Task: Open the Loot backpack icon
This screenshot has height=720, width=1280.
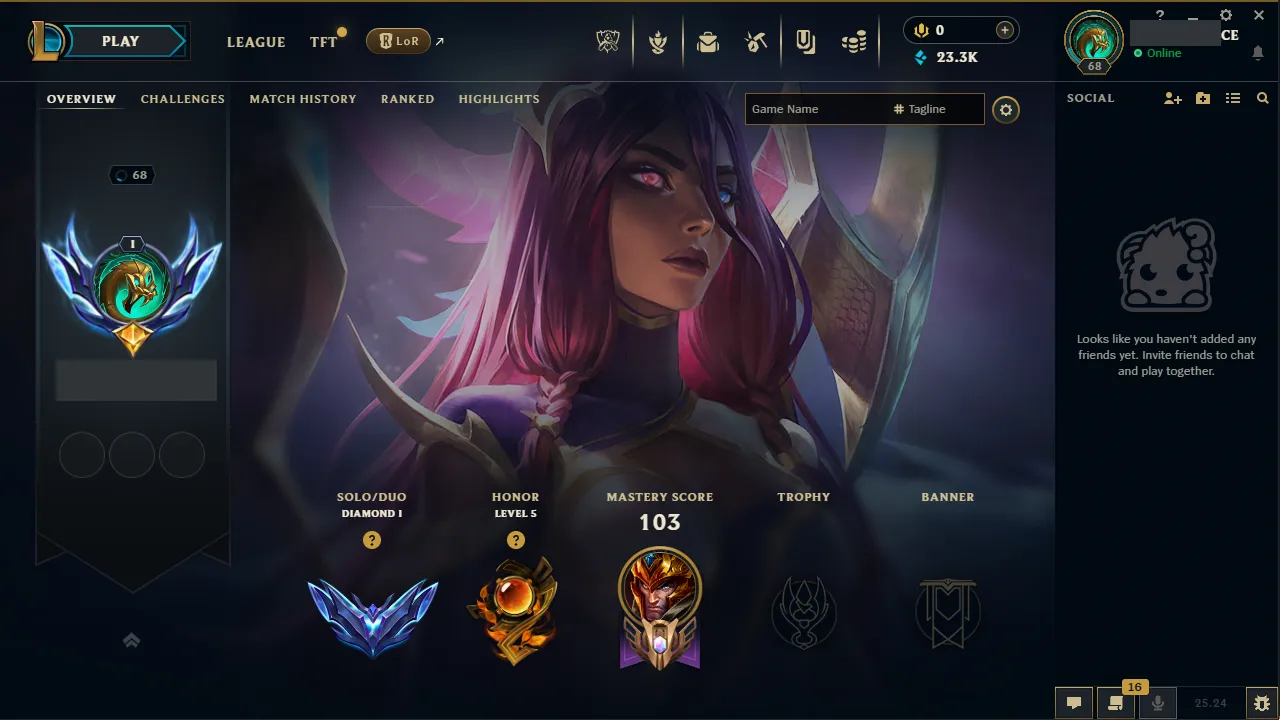Action: click(708, 41)
